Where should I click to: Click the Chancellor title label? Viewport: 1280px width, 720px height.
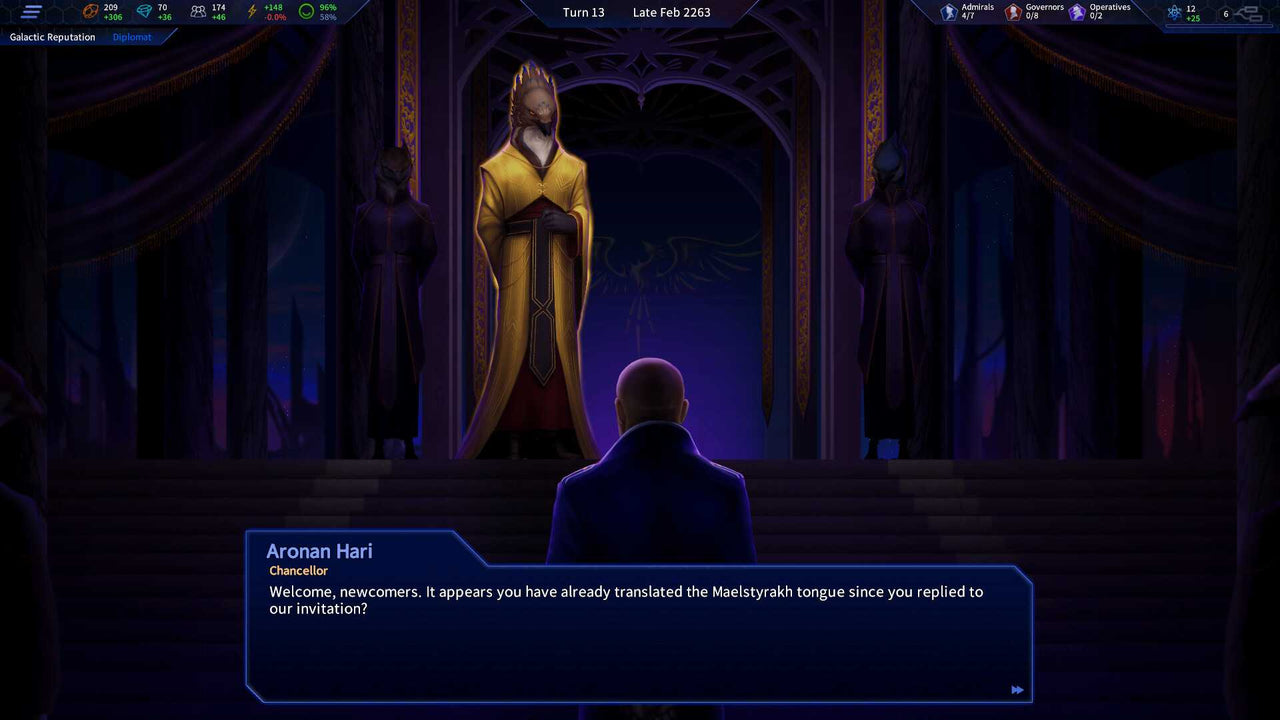click(x=298, y=570)
